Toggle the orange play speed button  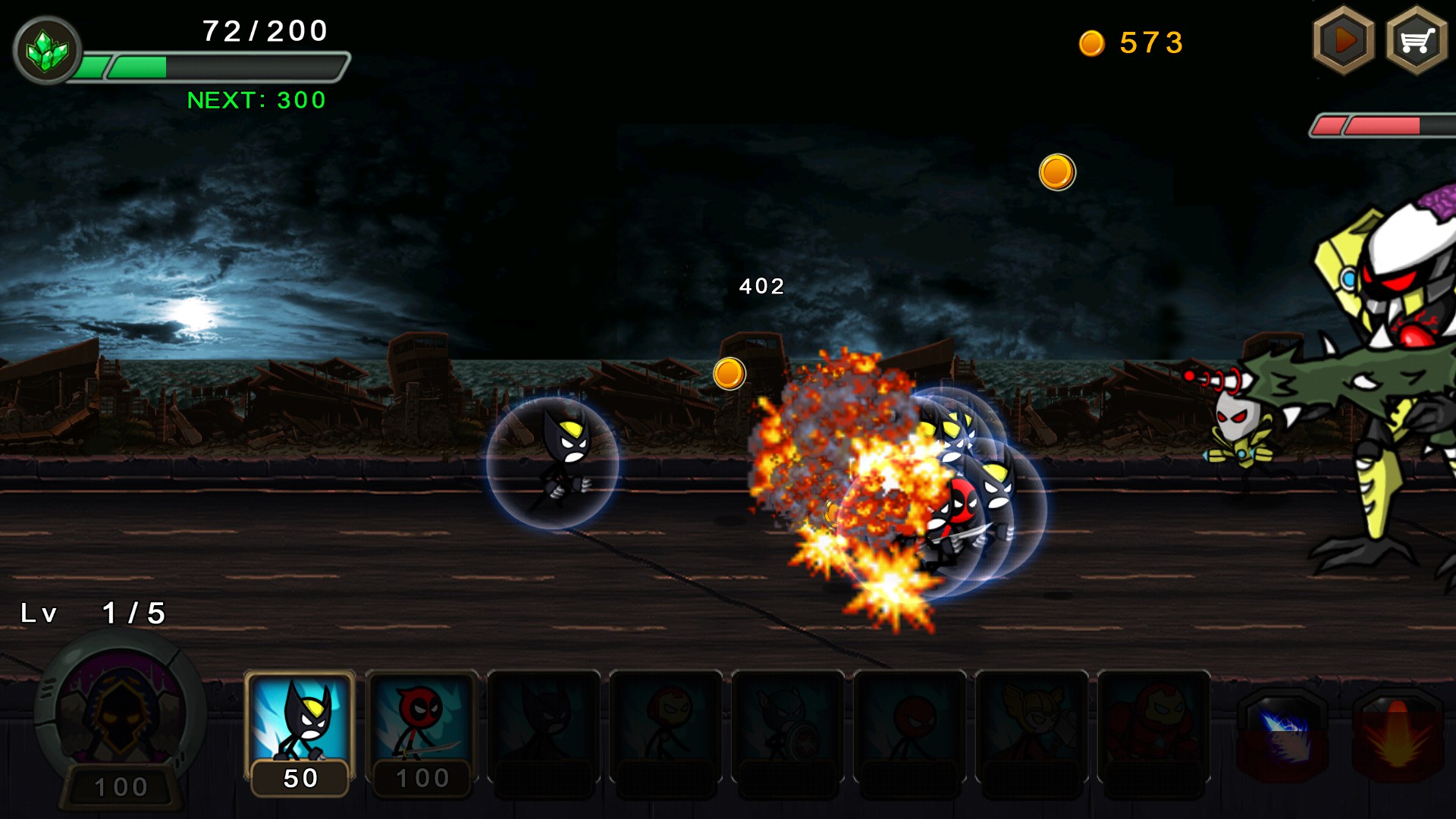(1344, 41)
